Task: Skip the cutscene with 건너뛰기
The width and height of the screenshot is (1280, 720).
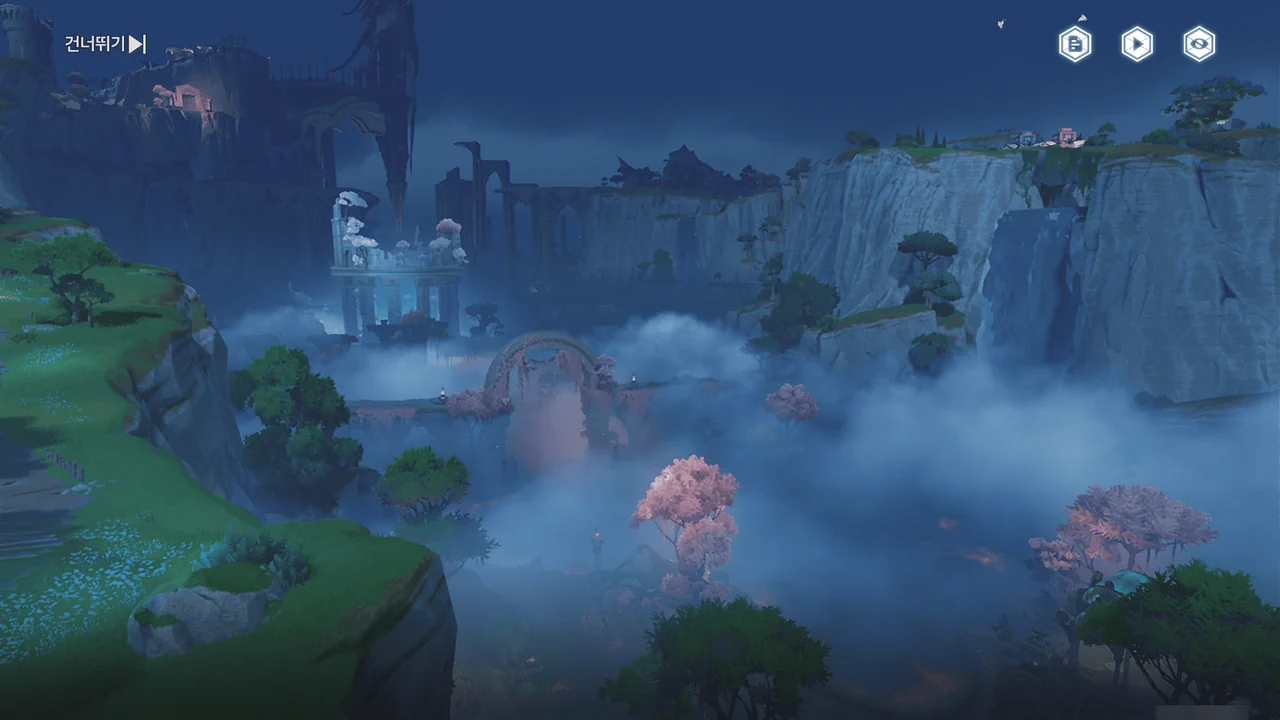Action: coord(105,44)
